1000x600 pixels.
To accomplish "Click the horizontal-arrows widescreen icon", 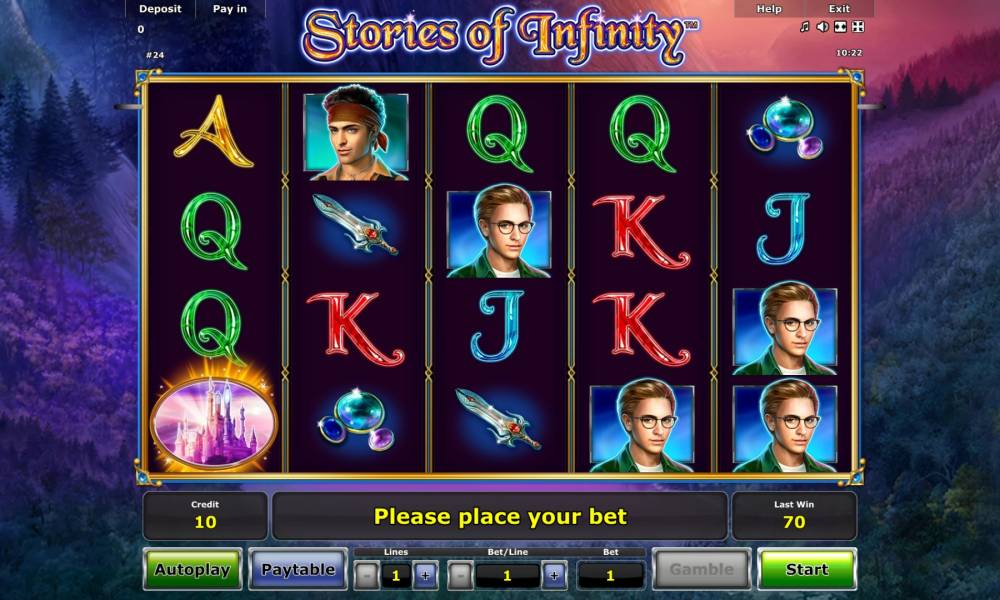I will pos(840,27).
